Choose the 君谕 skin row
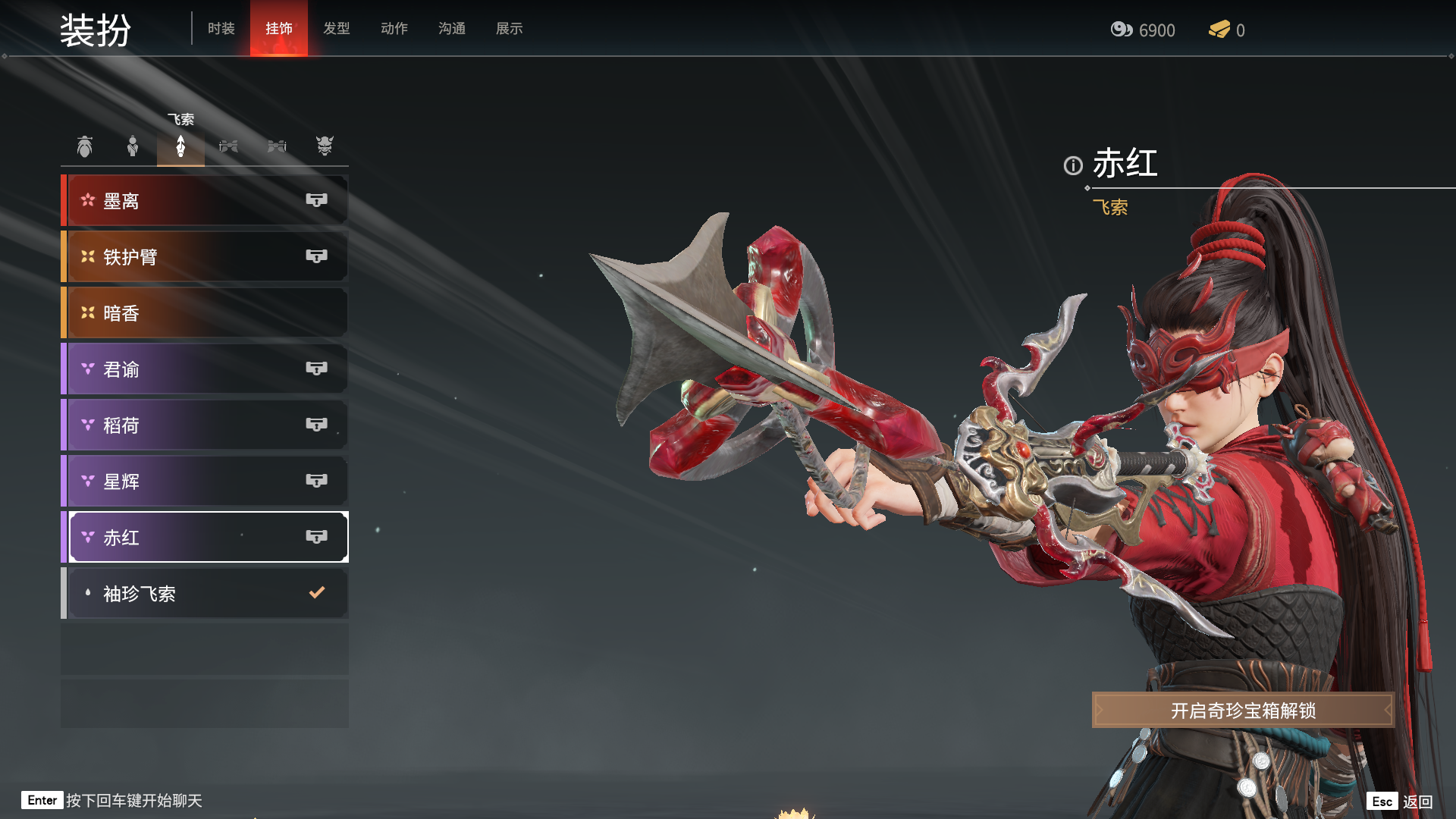The image size is (1456, 819). point(205,369)
